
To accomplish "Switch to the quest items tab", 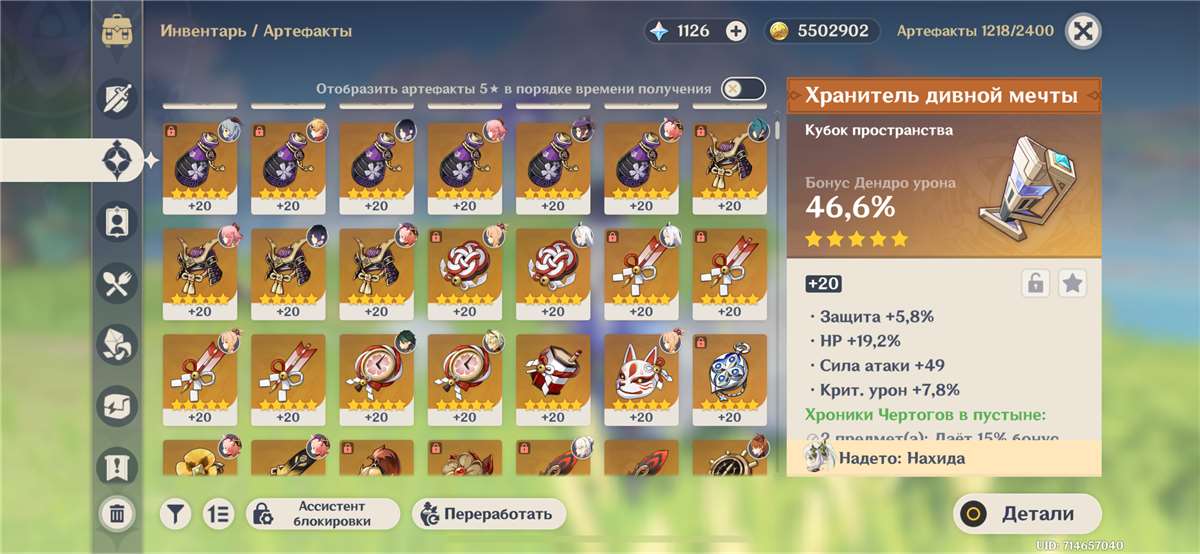I will (x=117, y=466).
